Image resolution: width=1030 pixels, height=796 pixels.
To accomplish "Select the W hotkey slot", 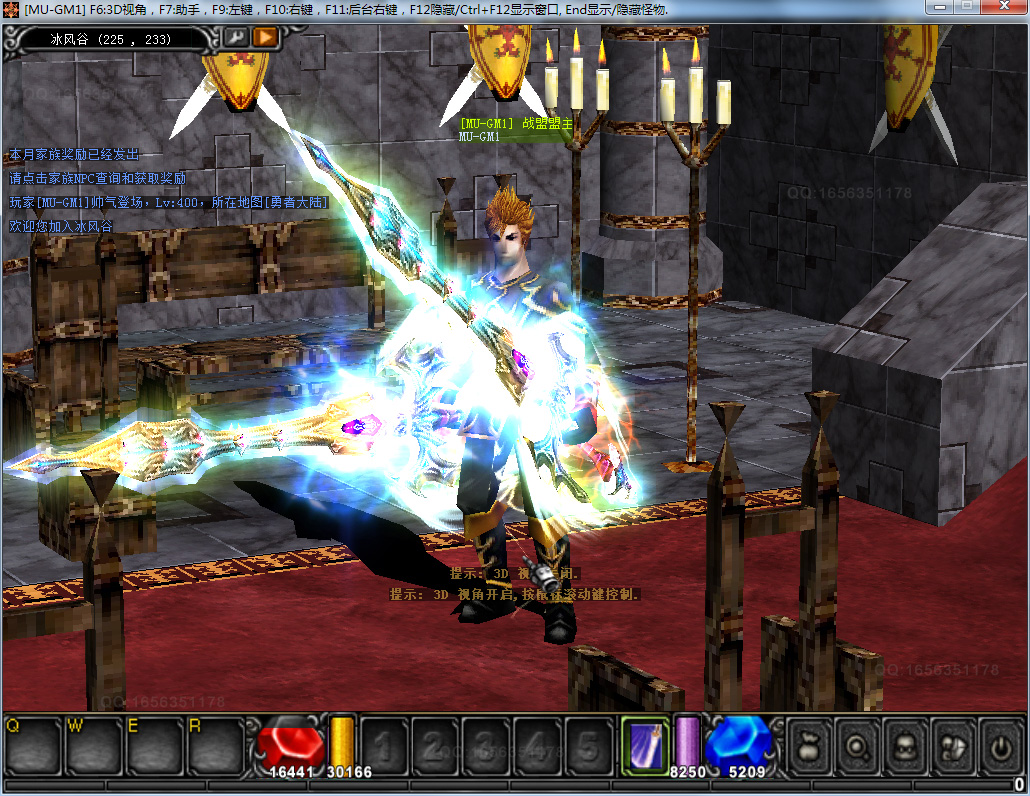I will [x=94, y=746].
